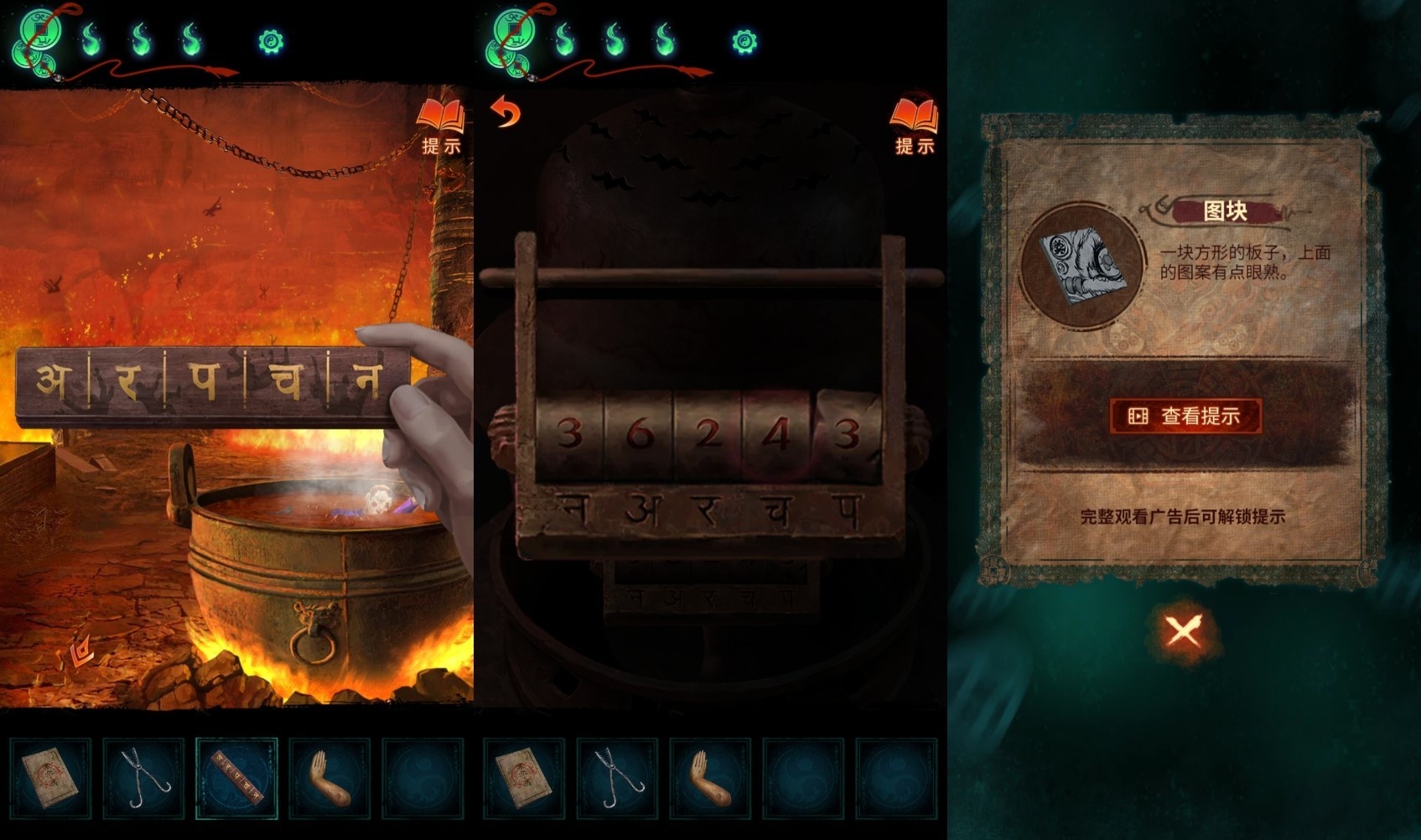Rotate the lock dial showing 6
The width and height of the screenshot is (1421, 840).
[639, 434]
